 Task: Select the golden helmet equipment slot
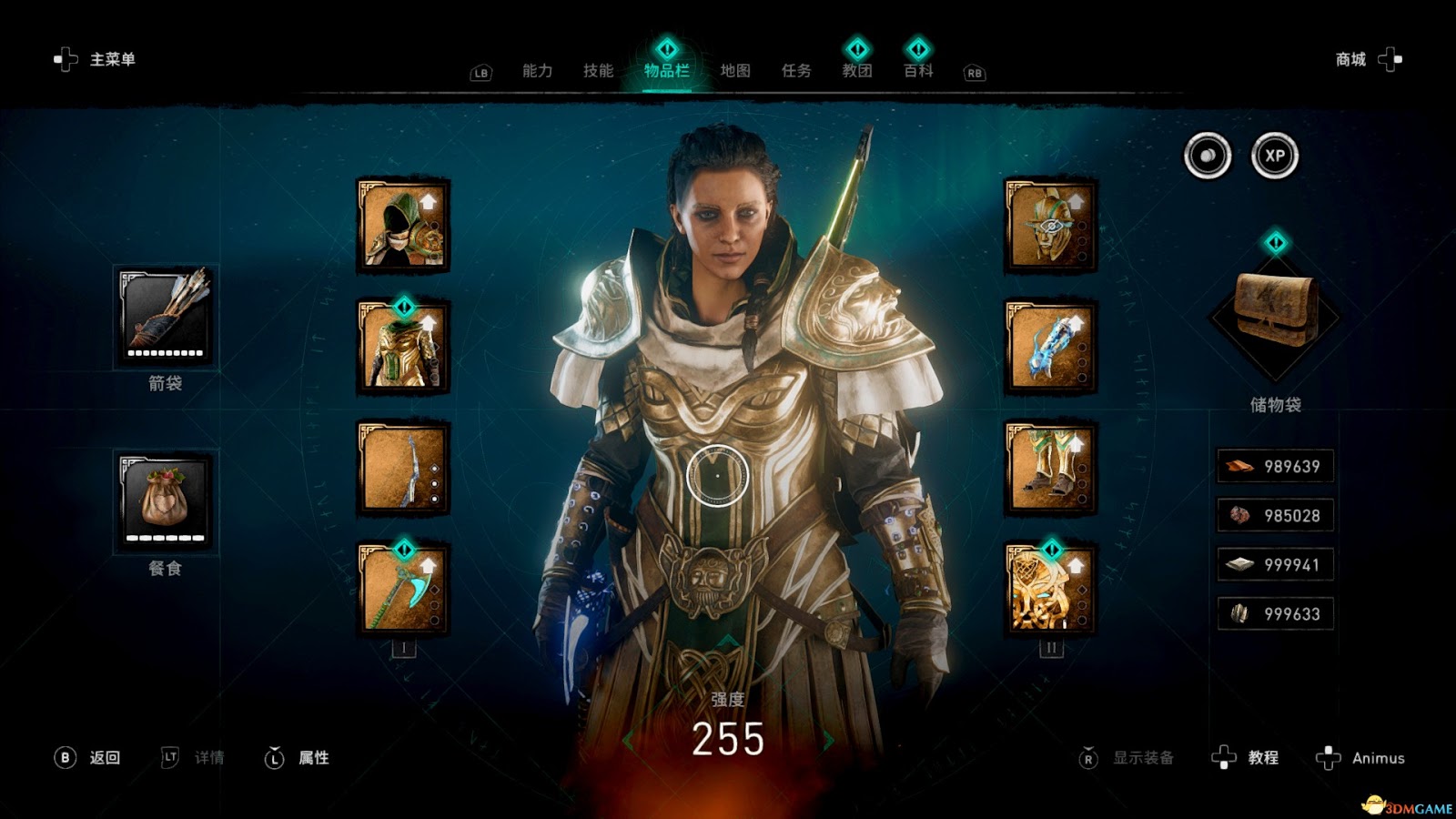pos(1050,226)
